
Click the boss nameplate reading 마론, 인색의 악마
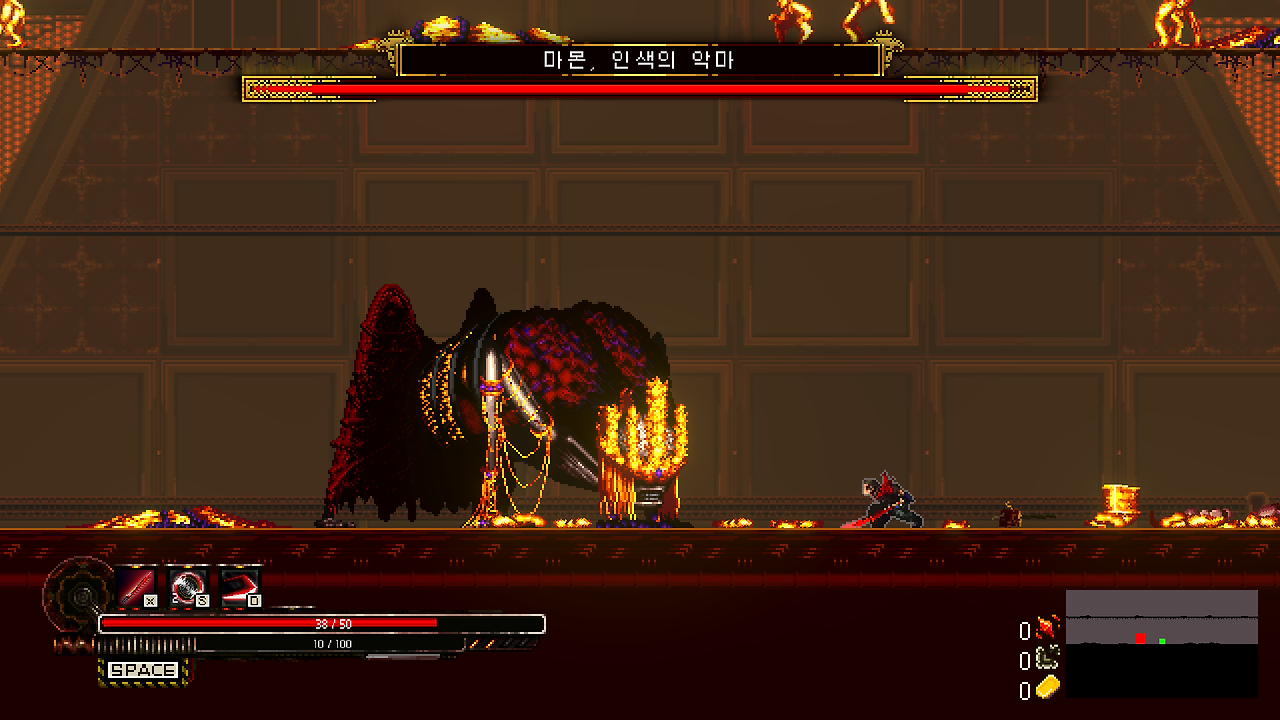tap(640, 60)
